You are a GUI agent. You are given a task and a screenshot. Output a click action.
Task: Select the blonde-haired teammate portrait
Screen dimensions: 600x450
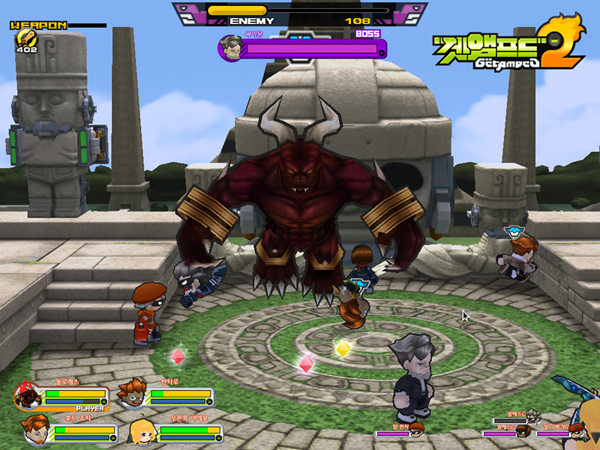coord(141,431)
